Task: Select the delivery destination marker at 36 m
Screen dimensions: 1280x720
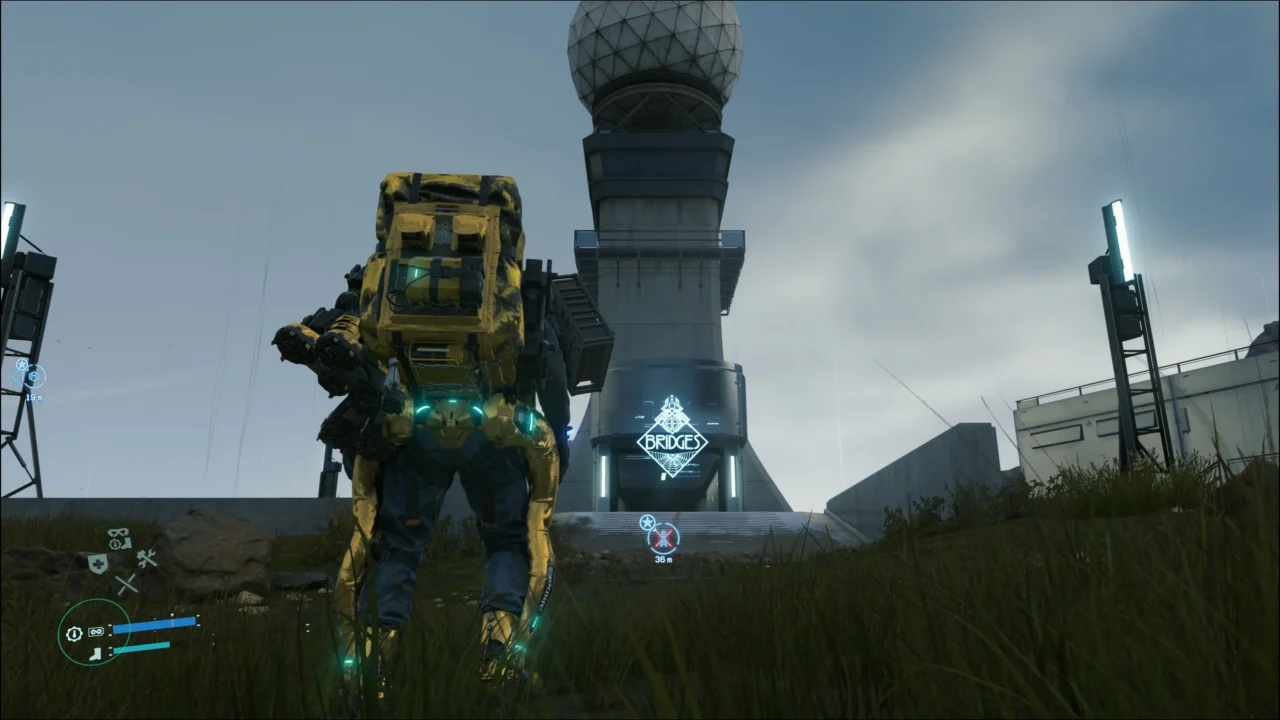Action: [662, 539]
